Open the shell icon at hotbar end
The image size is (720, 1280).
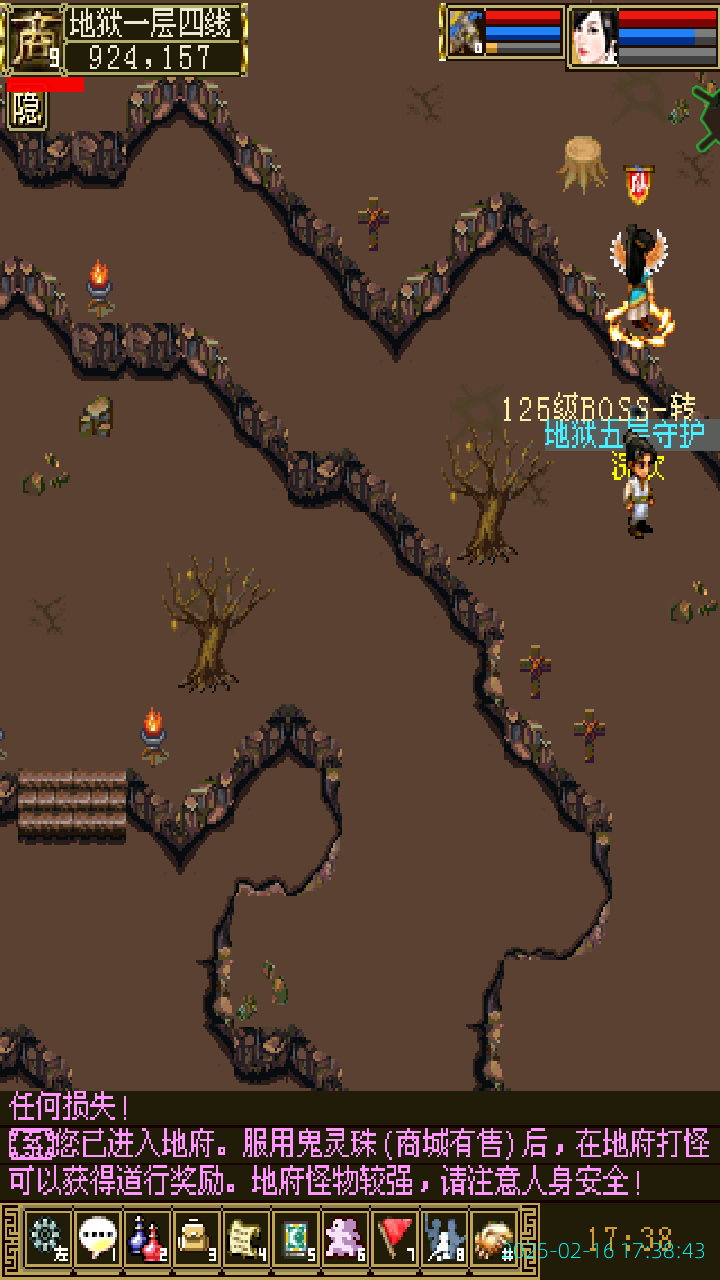(493, 1238)
